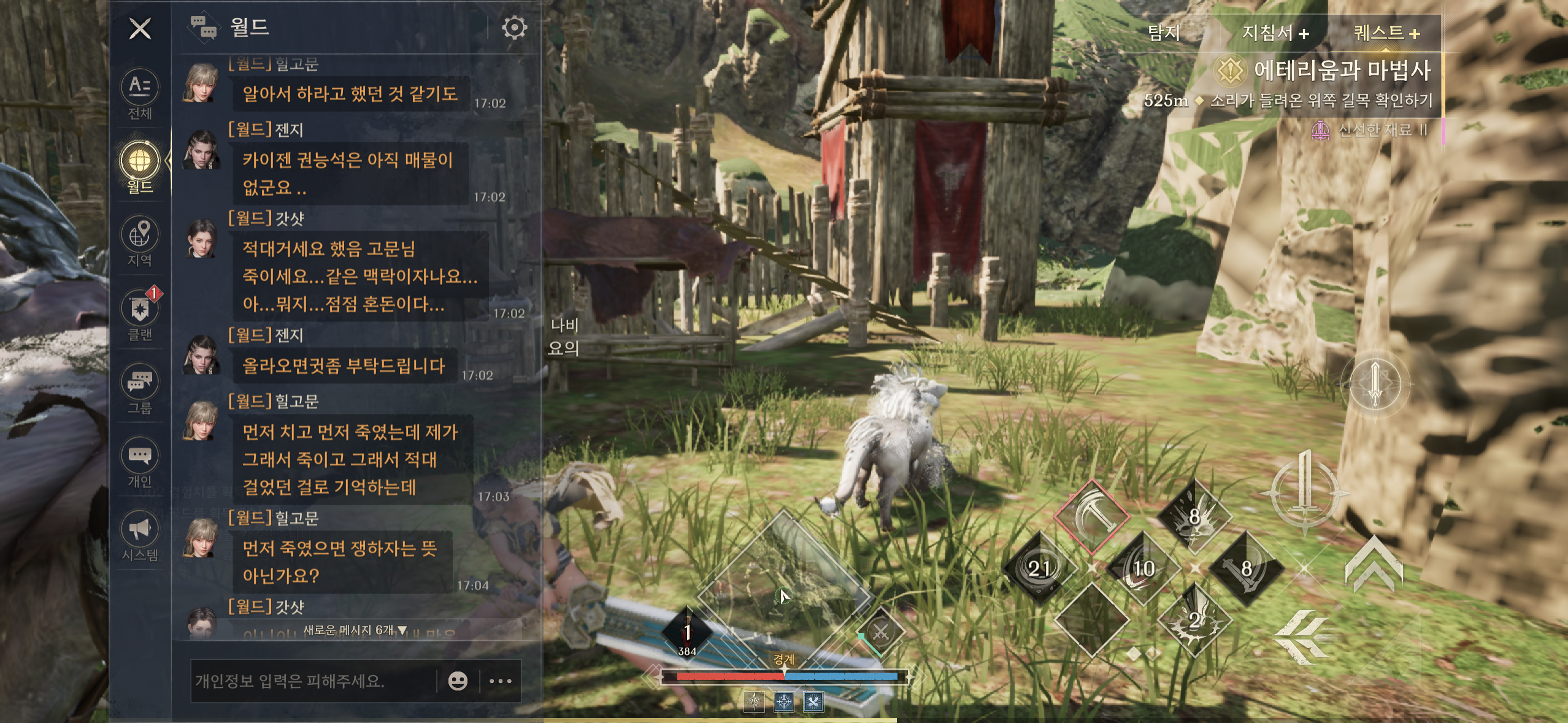
Task: Select the 월드 chat channel
Action: pyautogui.click(x=140, y=167)
